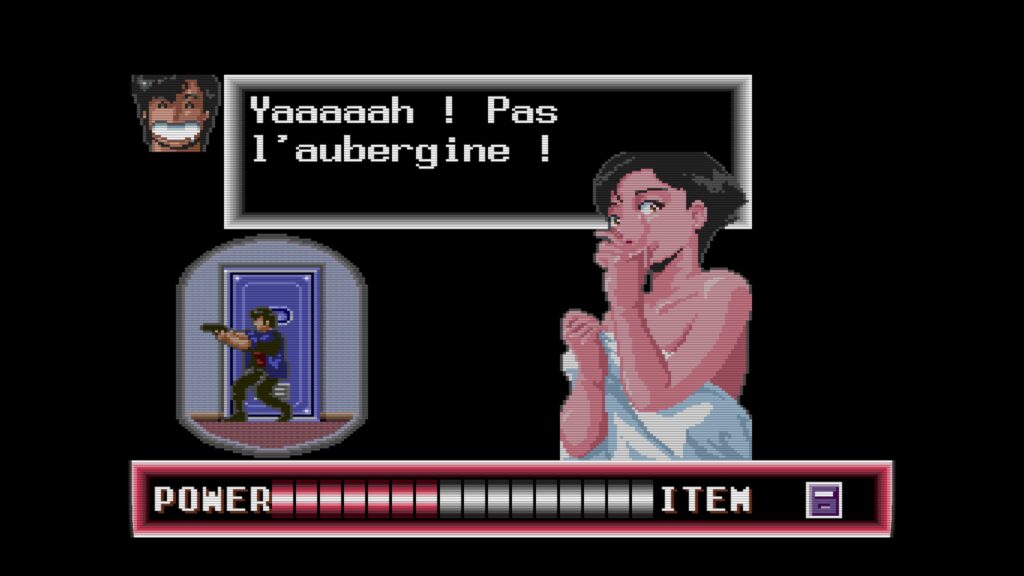Viewport: 1024px width, 576px height.
Task: Advance the "Pas l'aubergine" dialogue box
Action: 487,150
